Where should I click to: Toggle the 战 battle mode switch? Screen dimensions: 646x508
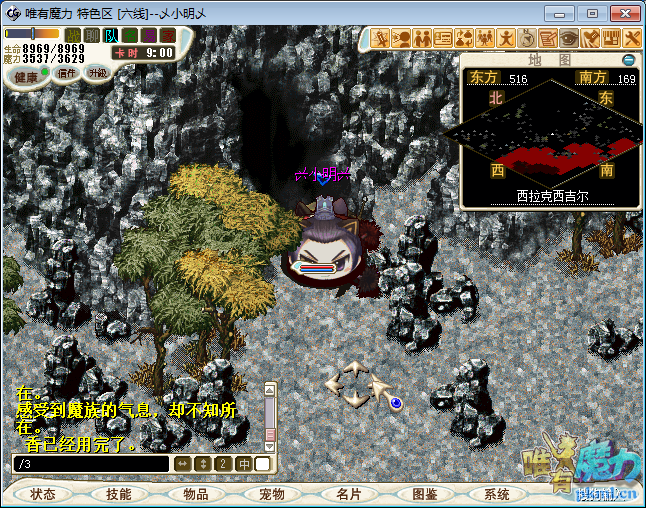click(x=73, y=36)
